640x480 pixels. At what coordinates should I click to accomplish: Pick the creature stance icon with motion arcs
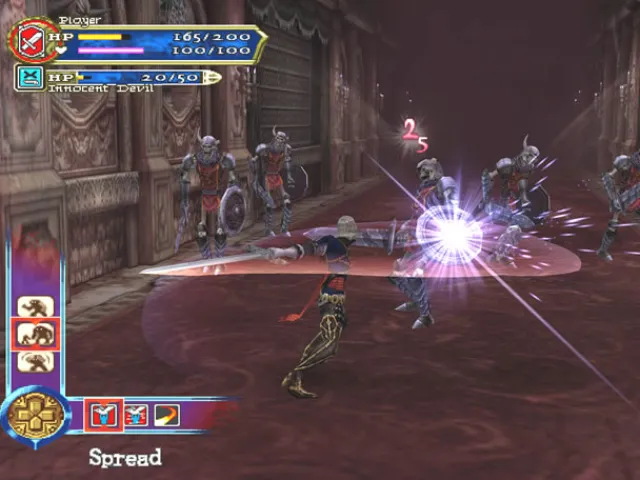pos(36,361)
